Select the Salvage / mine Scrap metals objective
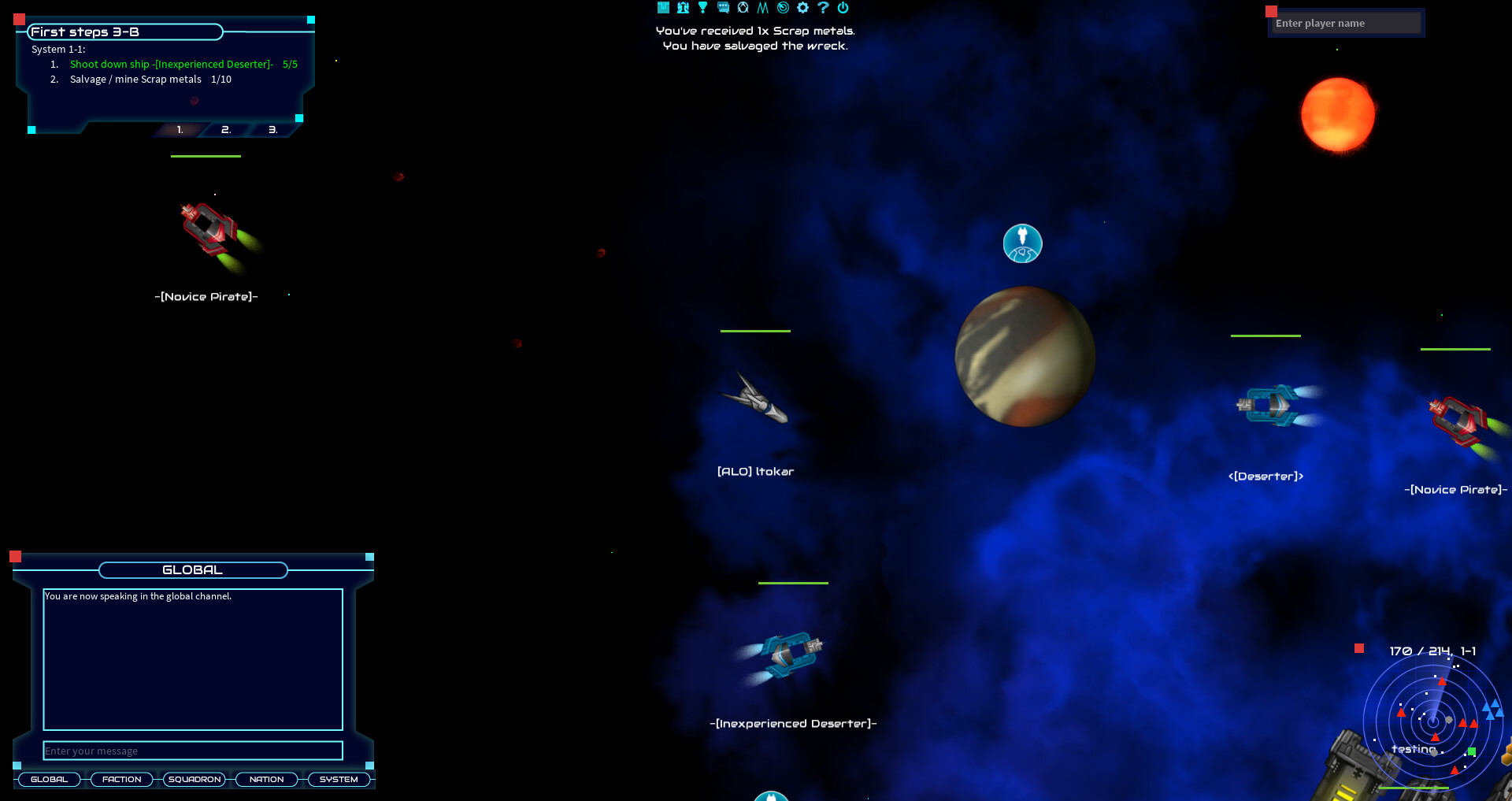The image size is (1512, 801). tap(135, 79)
